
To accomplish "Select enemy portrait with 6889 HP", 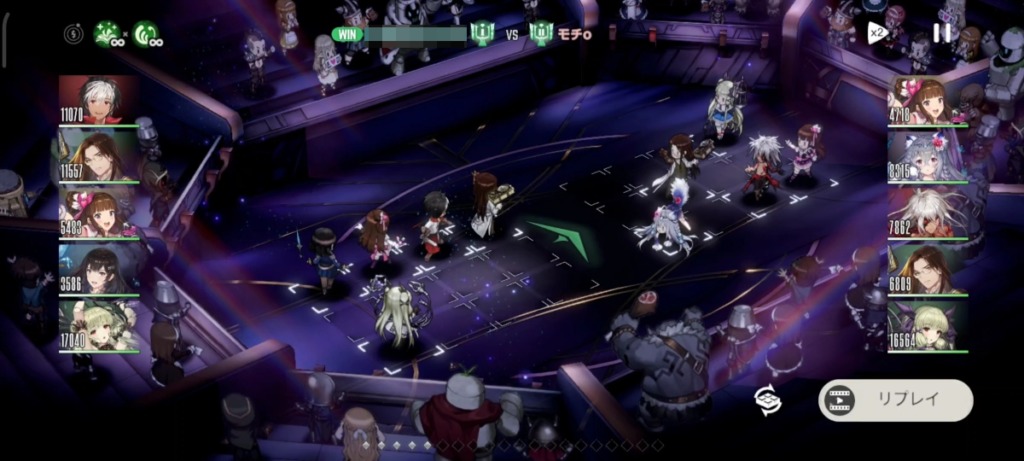I will [927, 269].
